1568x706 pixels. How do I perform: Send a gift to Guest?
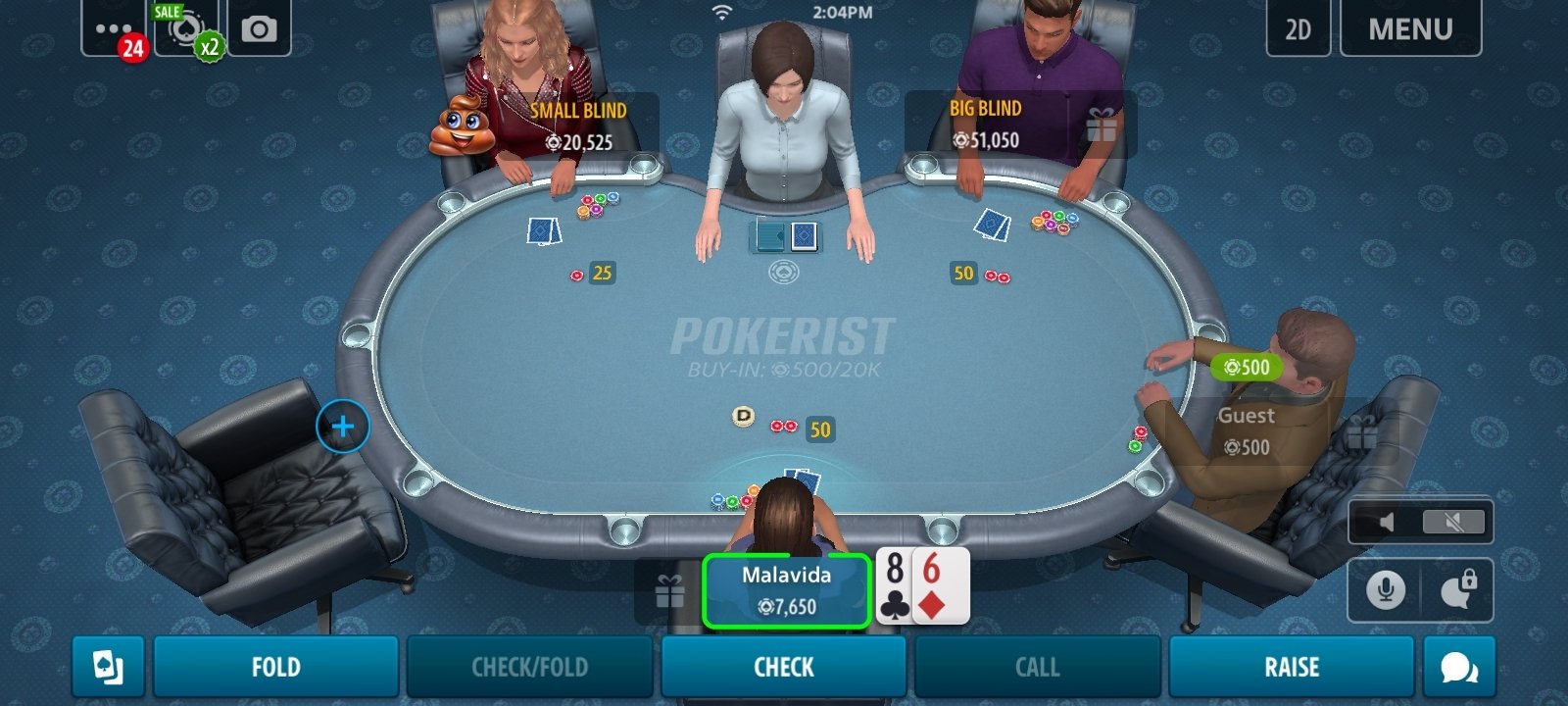[1361, 432]
